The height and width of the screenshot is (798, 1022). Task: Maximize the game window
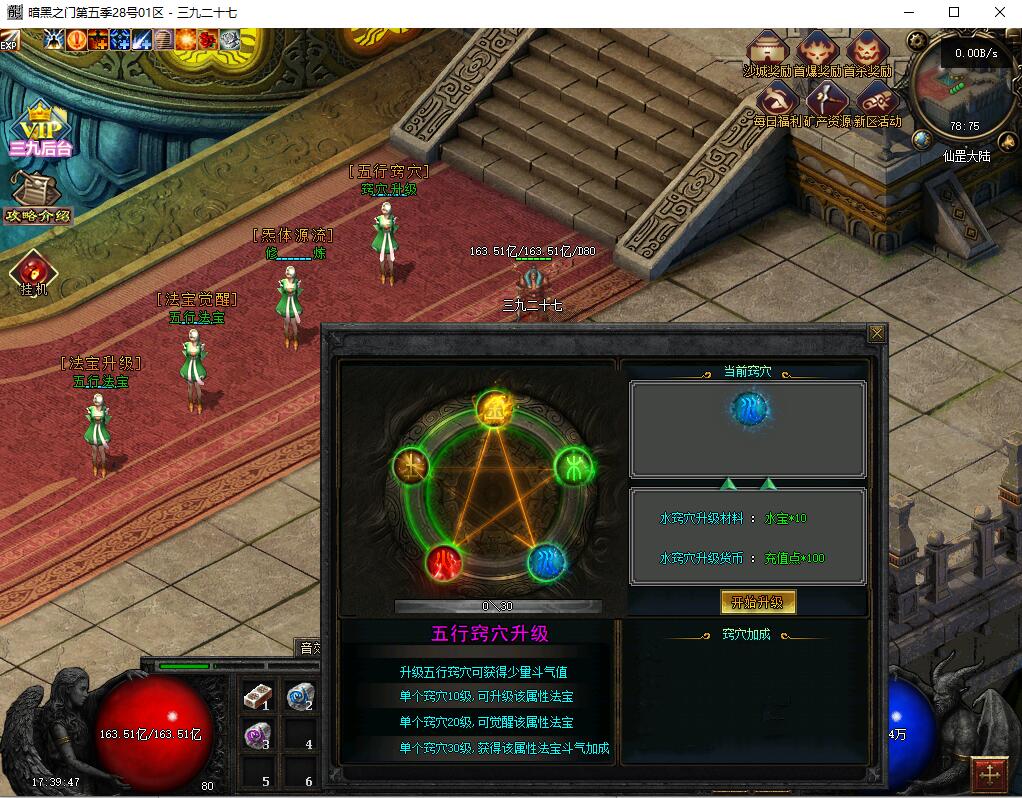coord(954,12)
